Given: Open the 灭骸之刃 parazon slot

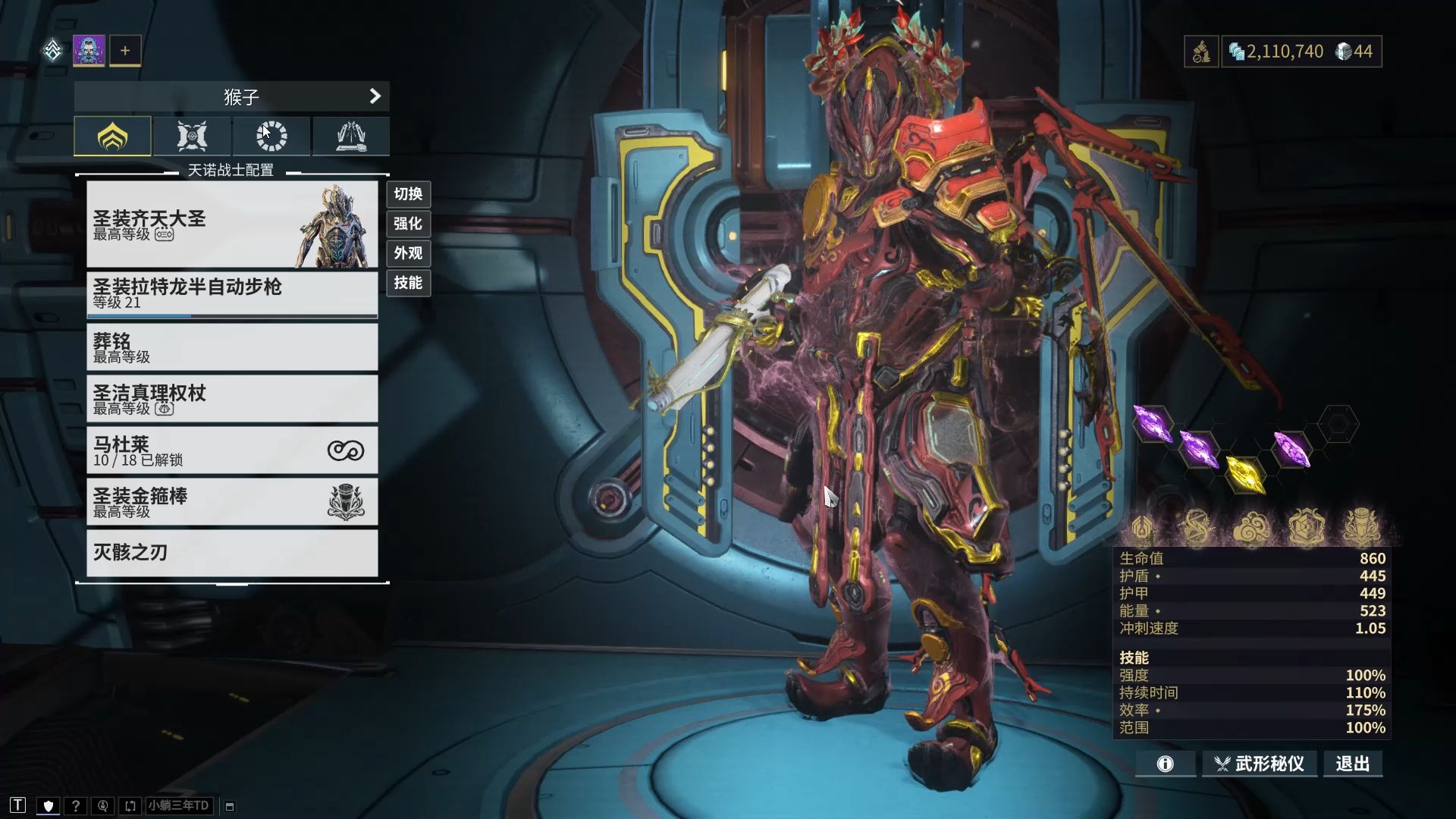Looking at the screenshot, I should (232, 553).
